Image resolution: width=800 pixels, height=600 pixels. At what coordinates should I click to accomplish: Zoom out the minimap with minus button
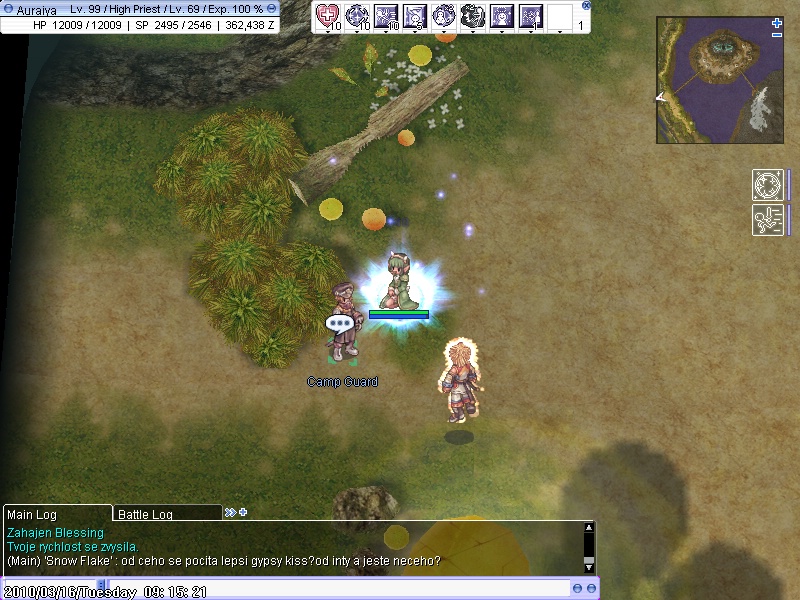point(777,35)
